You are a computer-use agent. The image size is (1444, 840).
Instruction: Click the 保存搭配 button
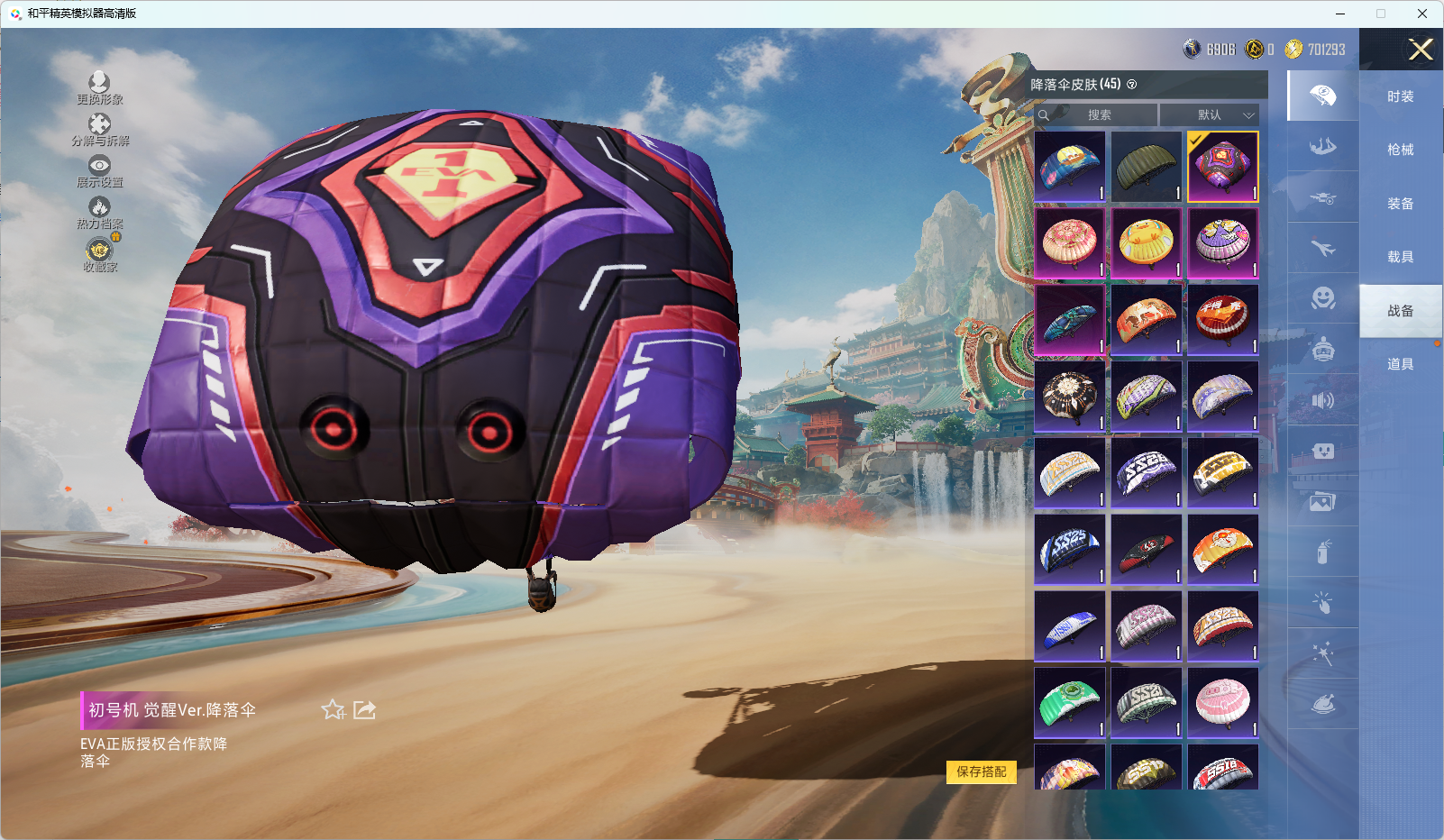pyautogui.click(x=981, y=772)
